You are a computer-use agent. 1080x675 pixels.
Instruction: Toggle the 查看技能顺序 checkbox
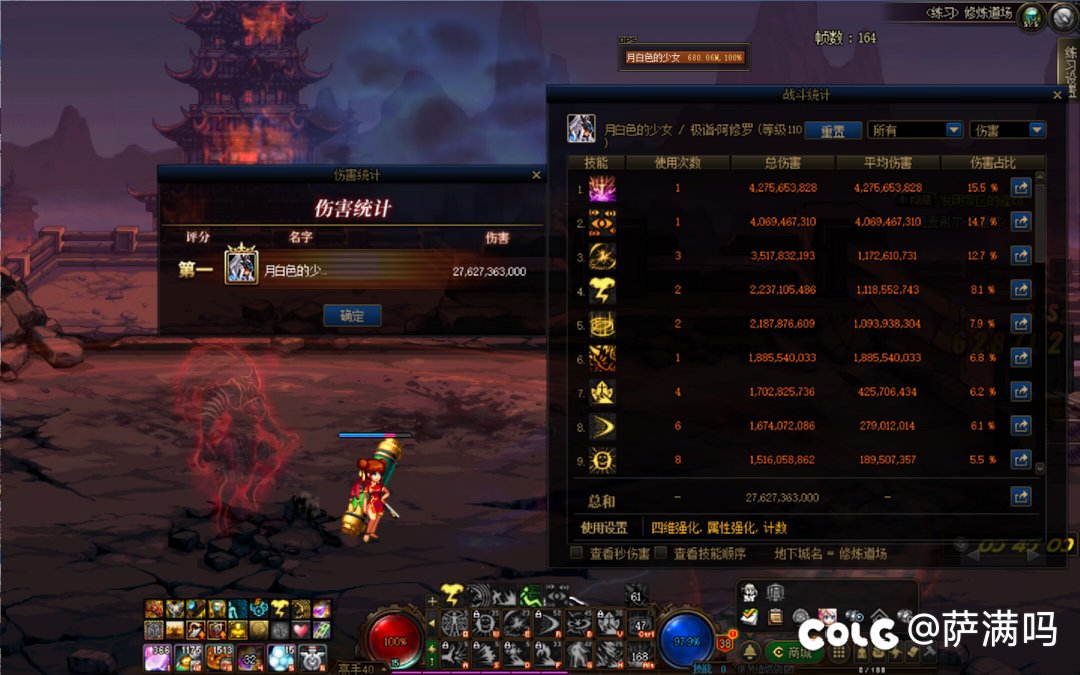pyautogui.click(x=660, y=553)
